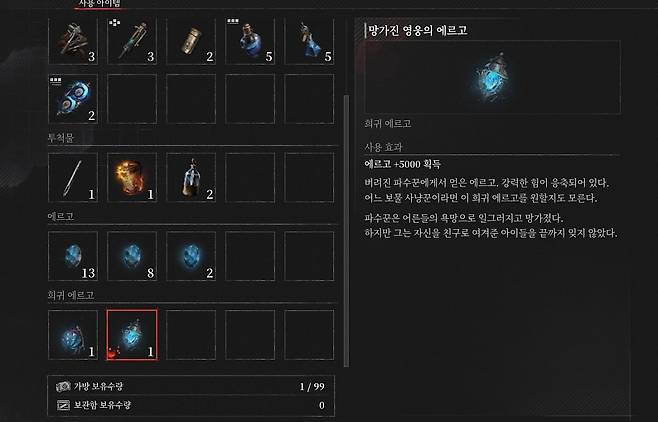Select the throwable bottle with quantity 2
The image size is (658, 422).
coord(191,177)
